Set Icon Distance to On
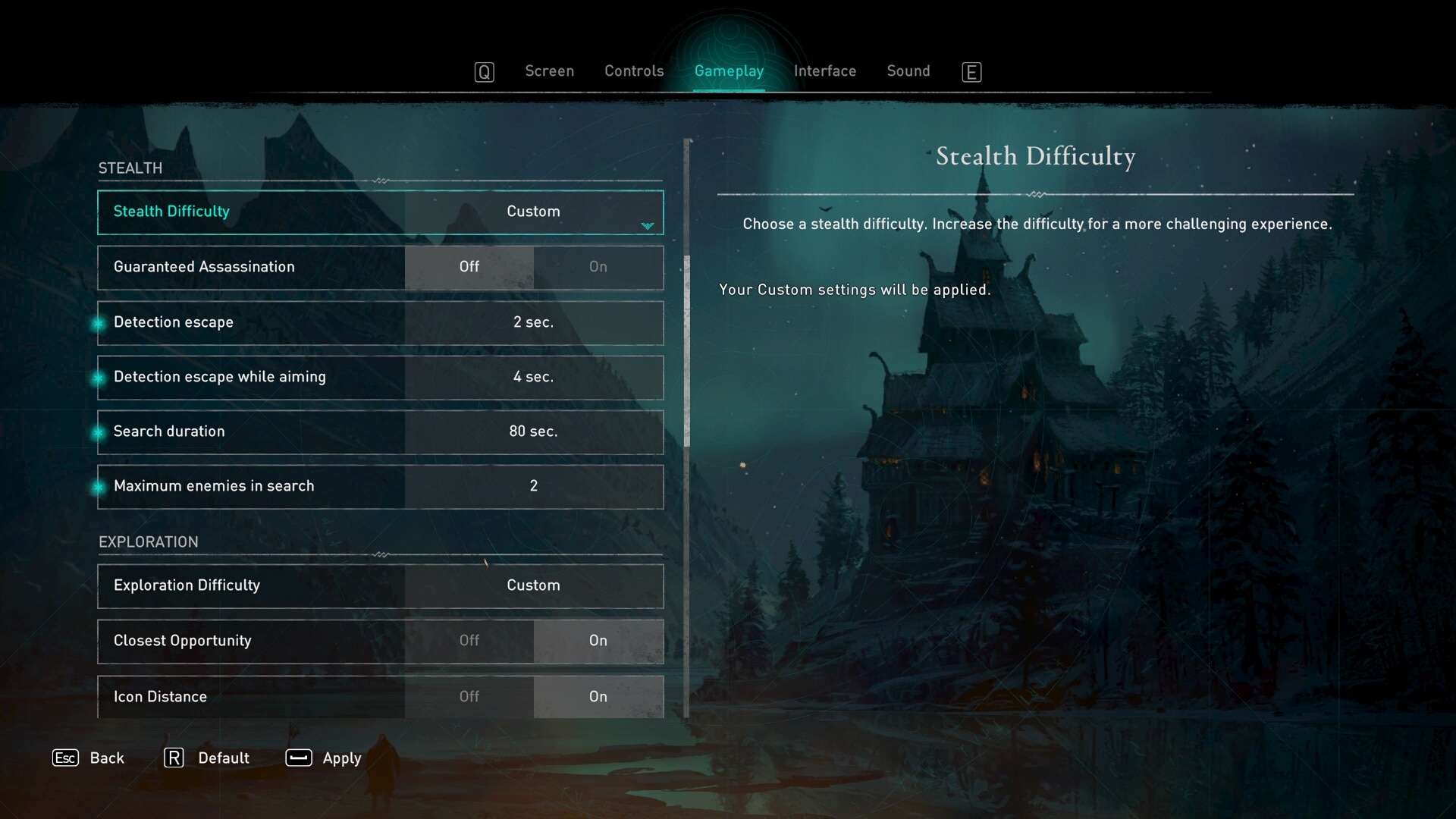This screenshot has height=819, width=1456. pyautogui.click(x=598, y=696)
